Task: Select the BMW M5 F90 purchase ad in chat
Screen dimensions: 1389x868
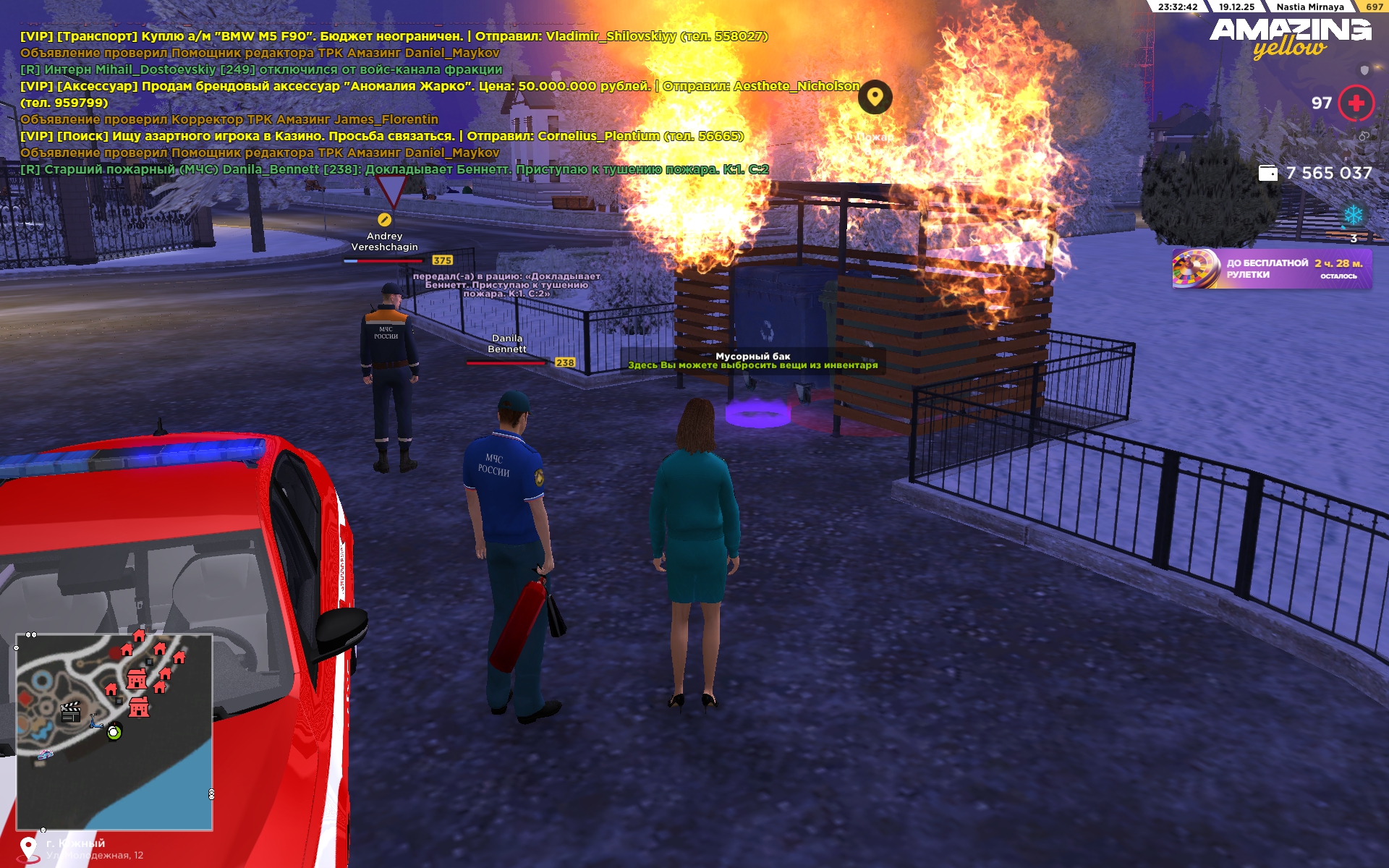Action: (394, 36)
